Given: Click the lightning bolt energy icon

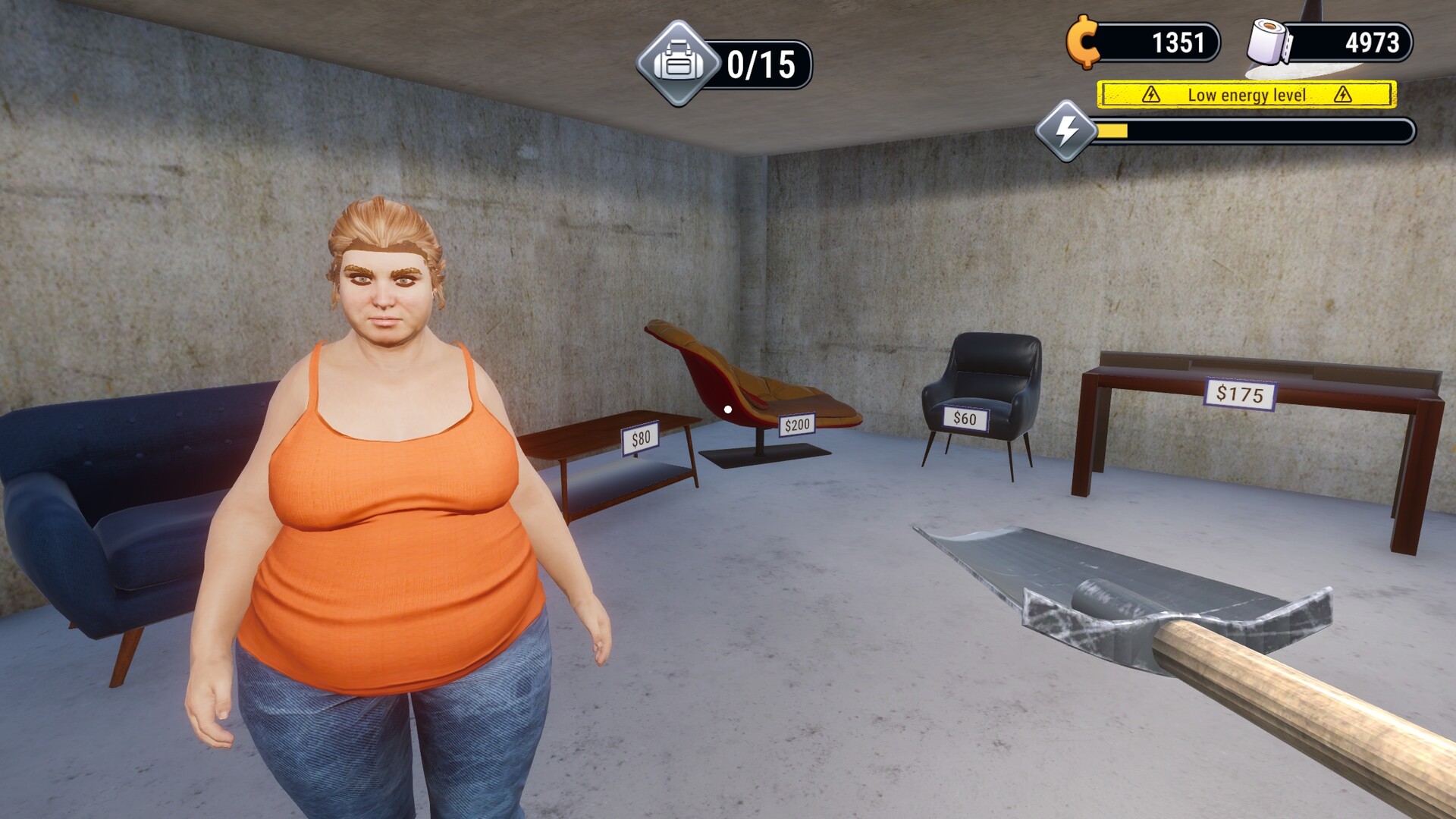Looking at the screenshot, I should point(1067,130).
